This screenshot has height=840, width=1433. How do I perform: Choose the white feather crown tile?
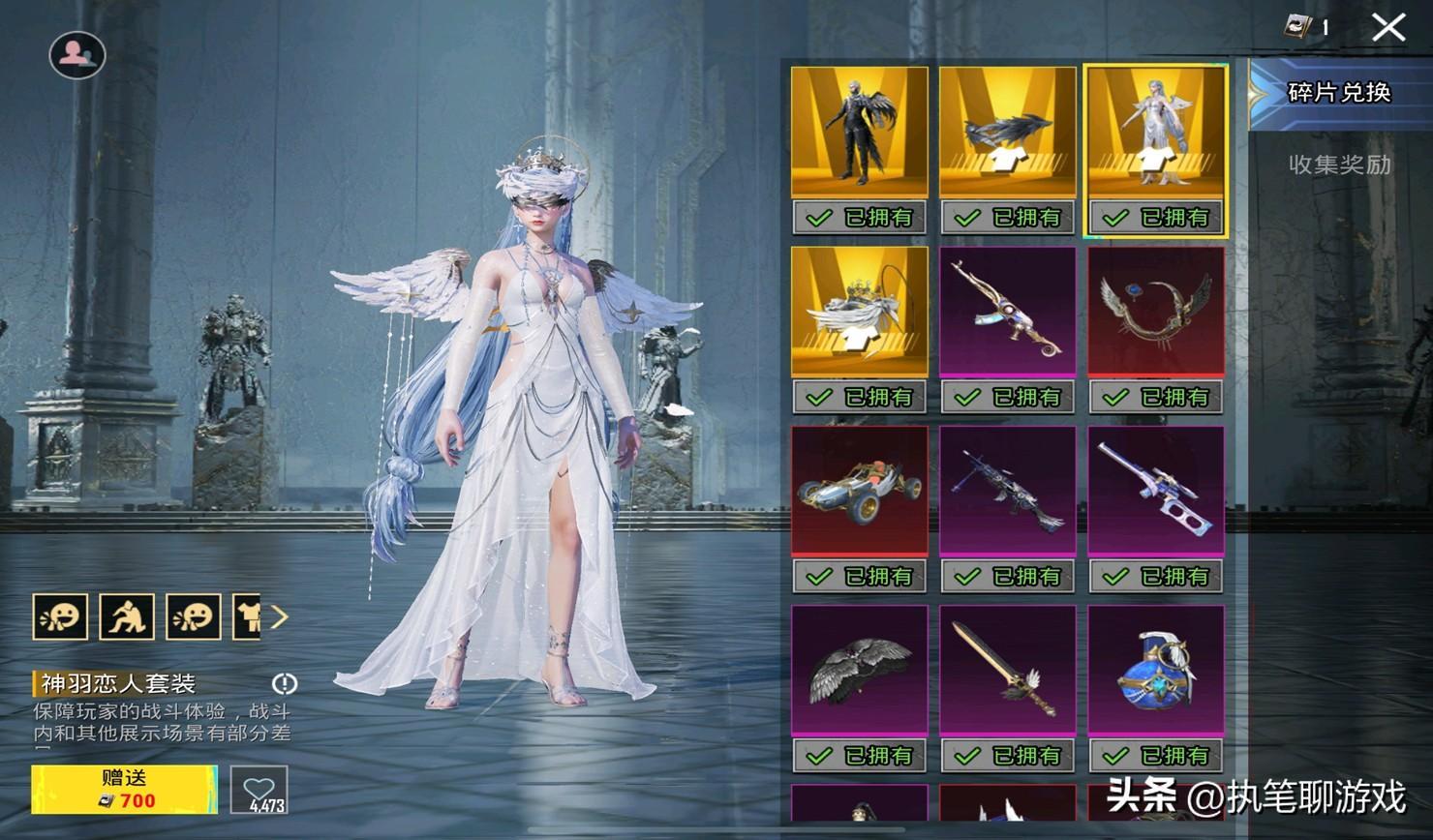[859, 312]
